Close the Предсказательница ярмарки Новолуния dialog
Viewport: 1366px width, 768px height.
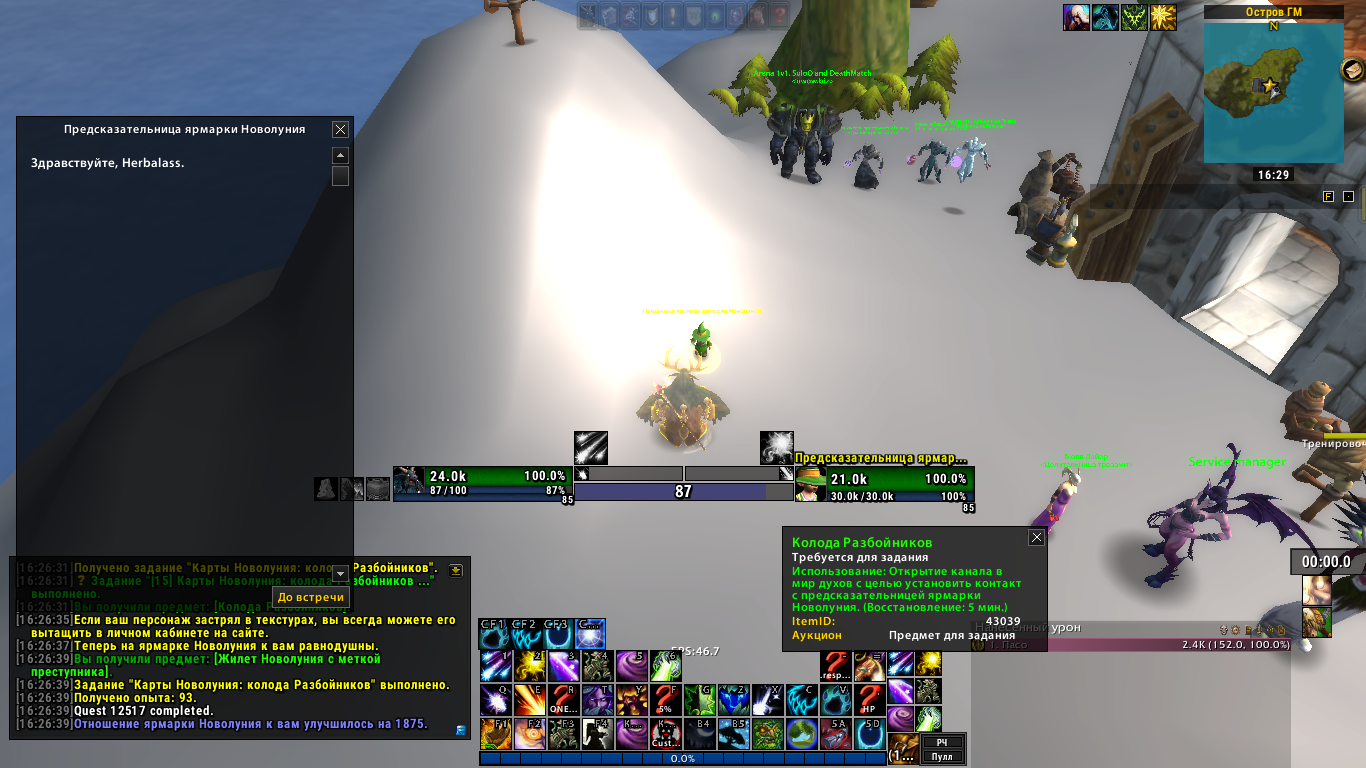[x=340, y=129]
